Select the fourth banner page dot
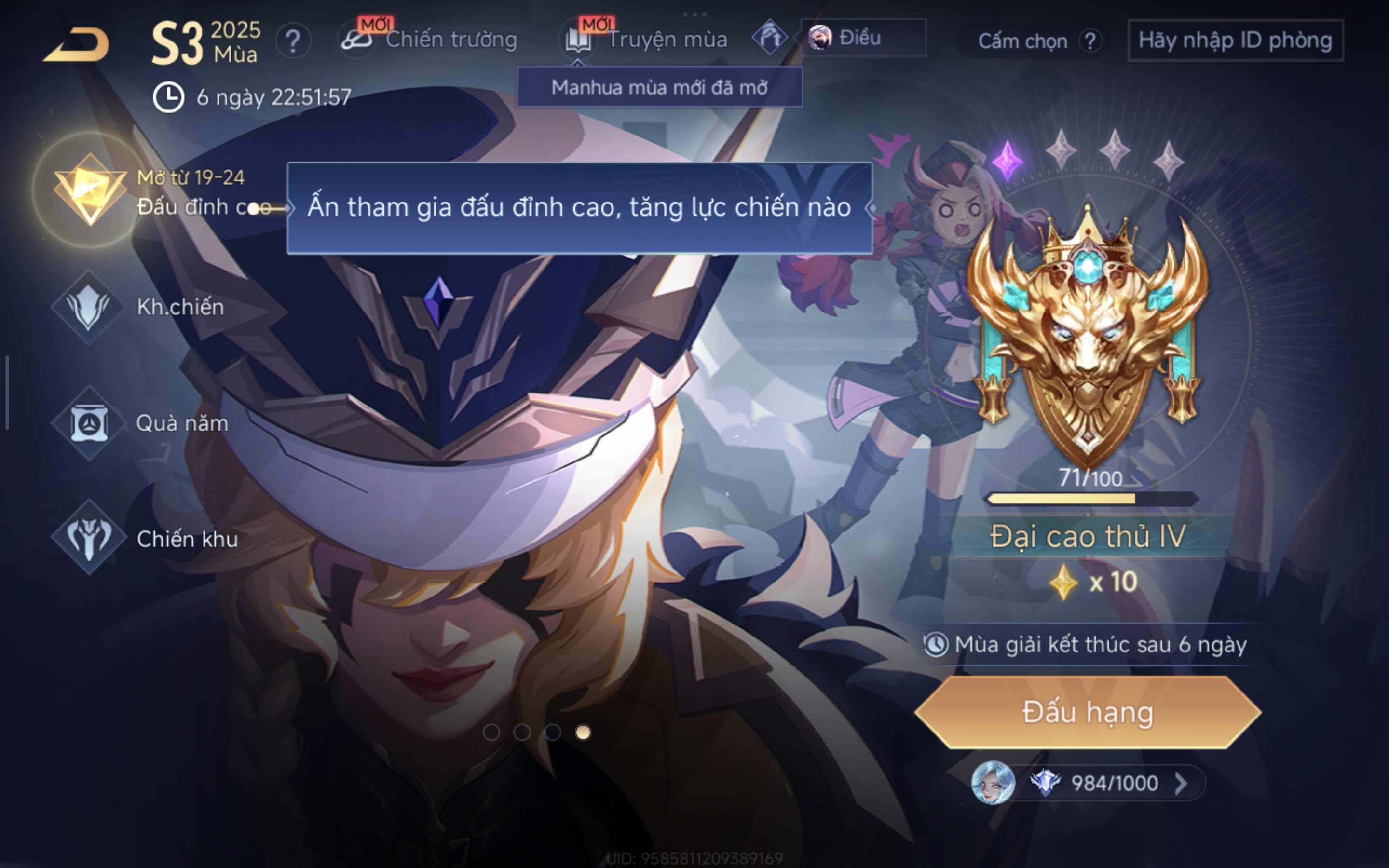 [x=583, y=732]
